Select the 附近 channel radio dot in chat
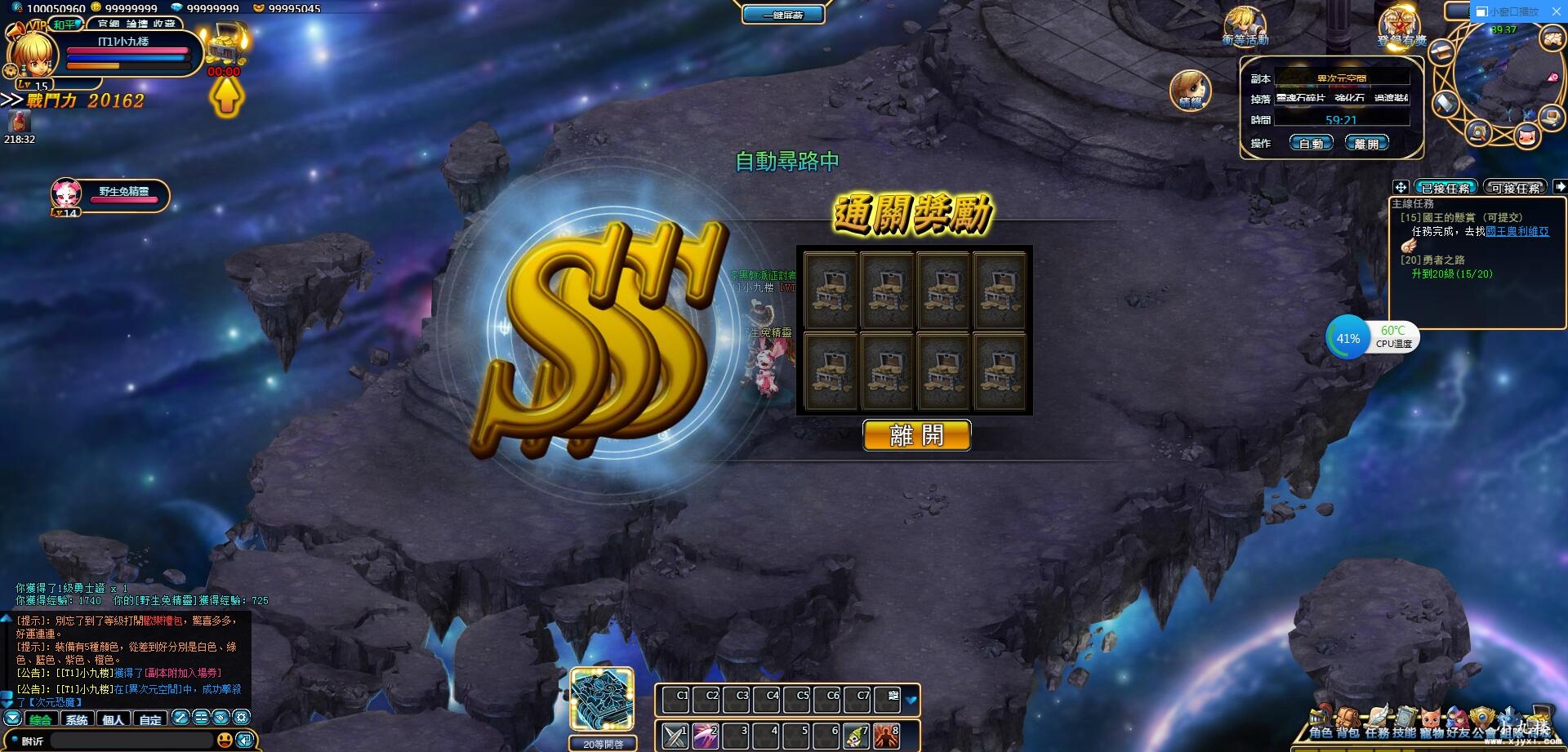Viewport: 1568px width, 752px height. pyautogui.click(x=15, y=740)
